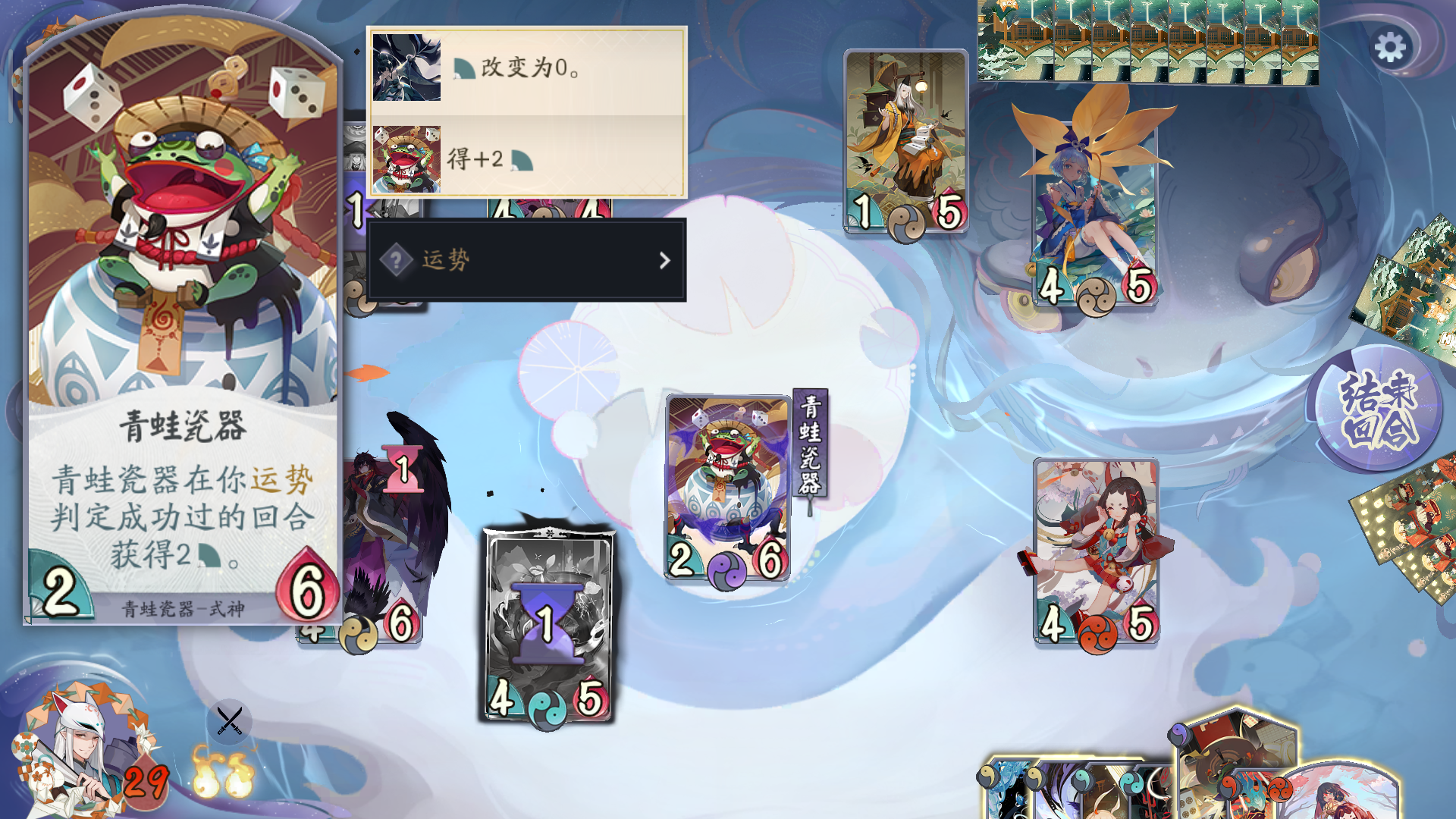
Task: Open the settings gear icon
Action: (x=1391, y=47)
